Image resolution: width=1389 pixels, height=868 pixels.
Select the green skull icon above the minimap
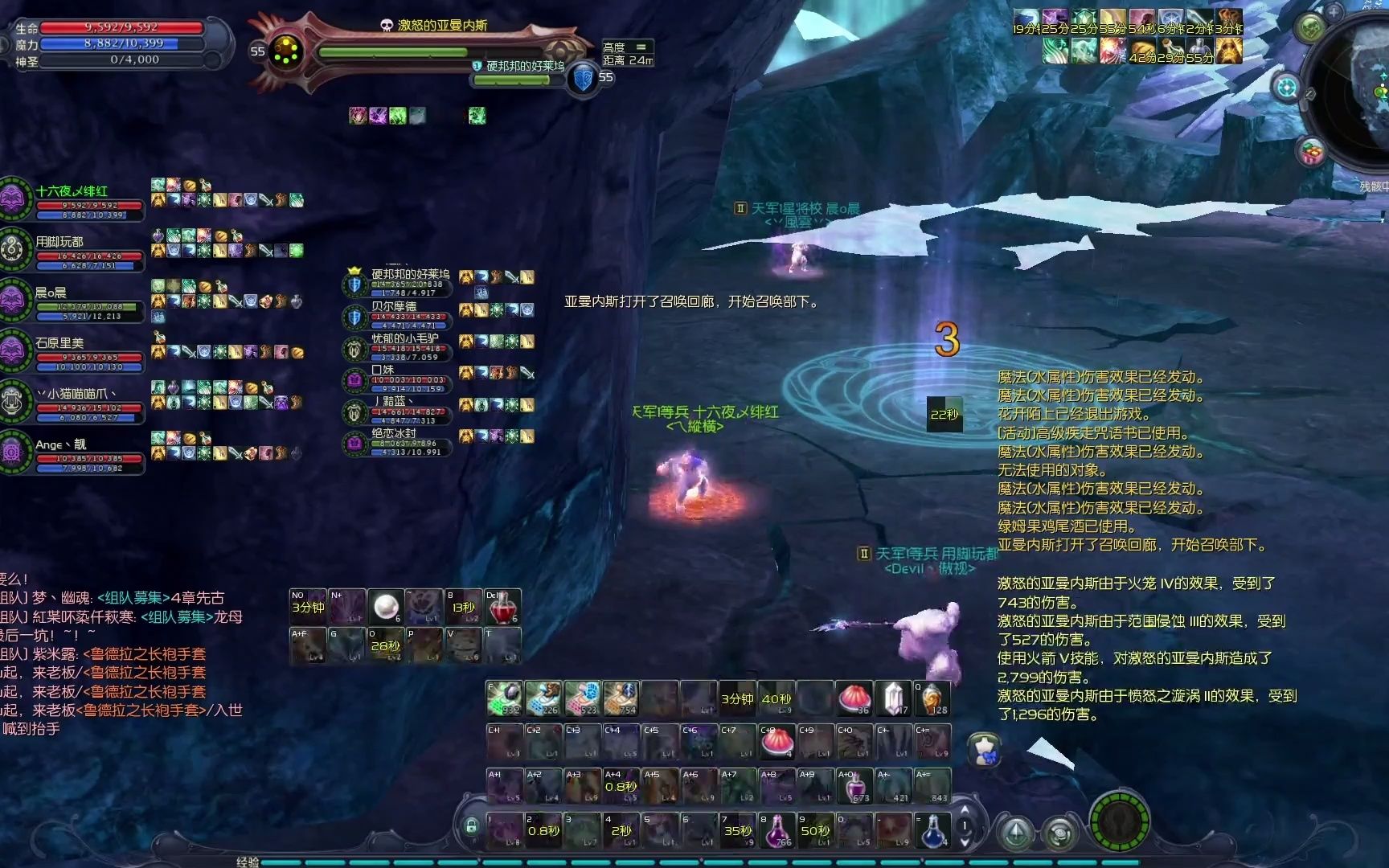click(x=1310, y=26)
